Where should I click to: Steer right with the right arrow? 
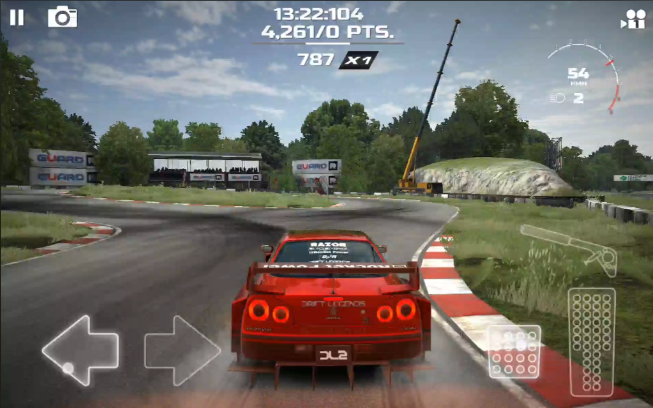coord(182,350)
